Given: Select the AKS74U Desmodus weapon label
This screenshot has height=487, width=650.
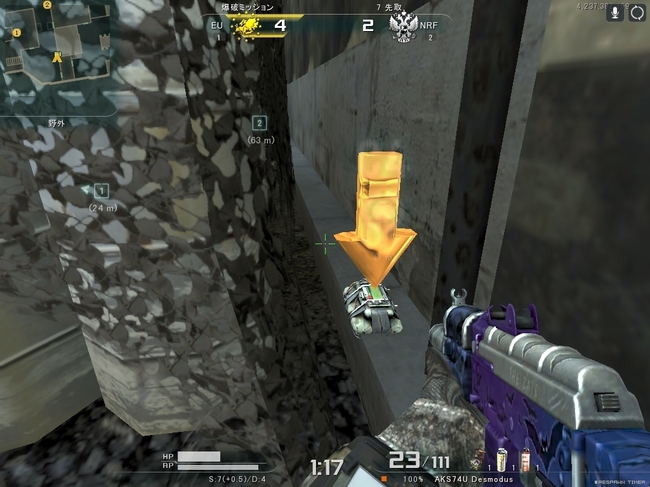Looking at the screenshot, I should 473,480.
